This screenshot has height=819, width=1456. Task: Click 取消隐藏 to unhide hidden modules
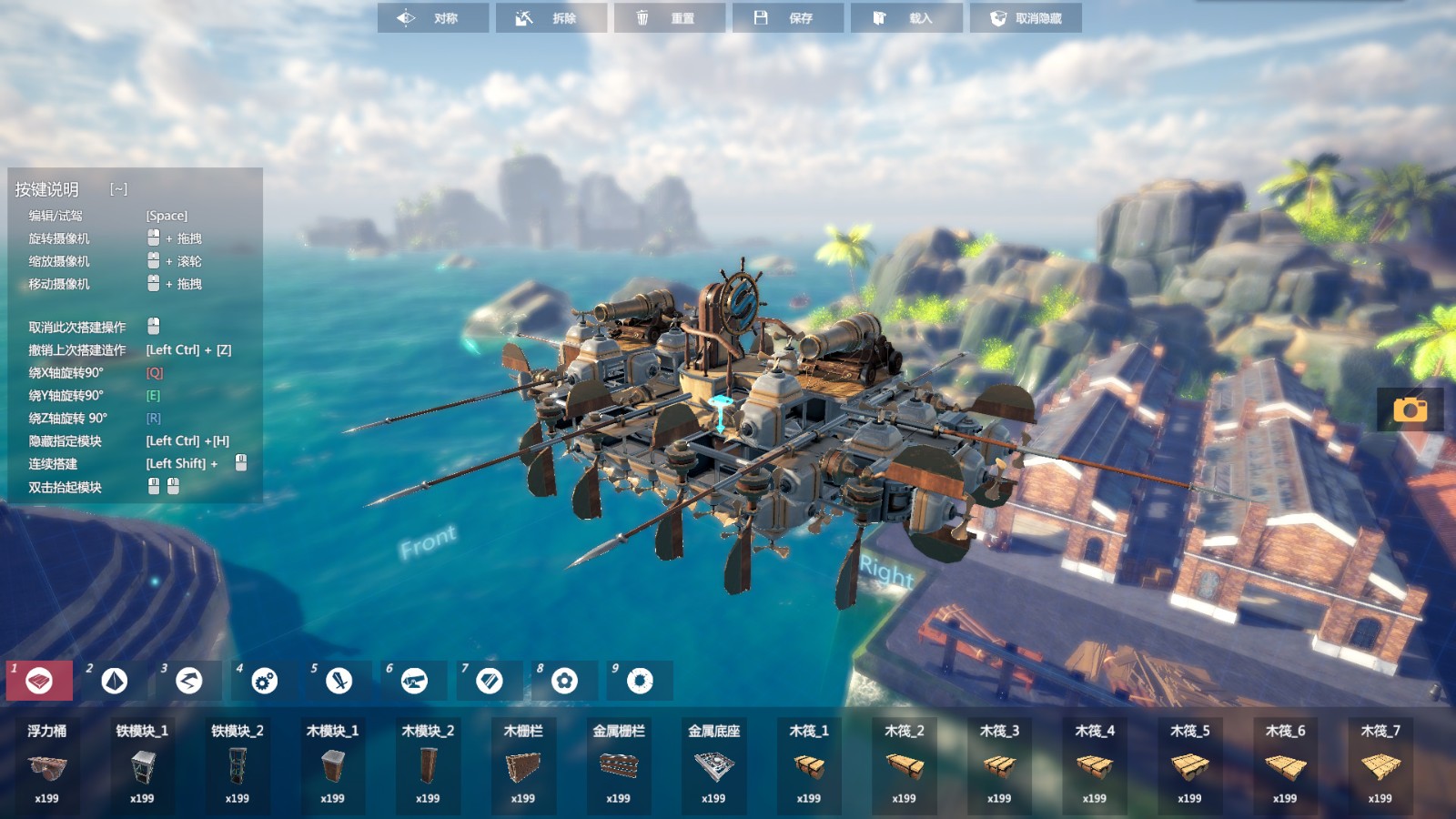[x=1026, y=17]
